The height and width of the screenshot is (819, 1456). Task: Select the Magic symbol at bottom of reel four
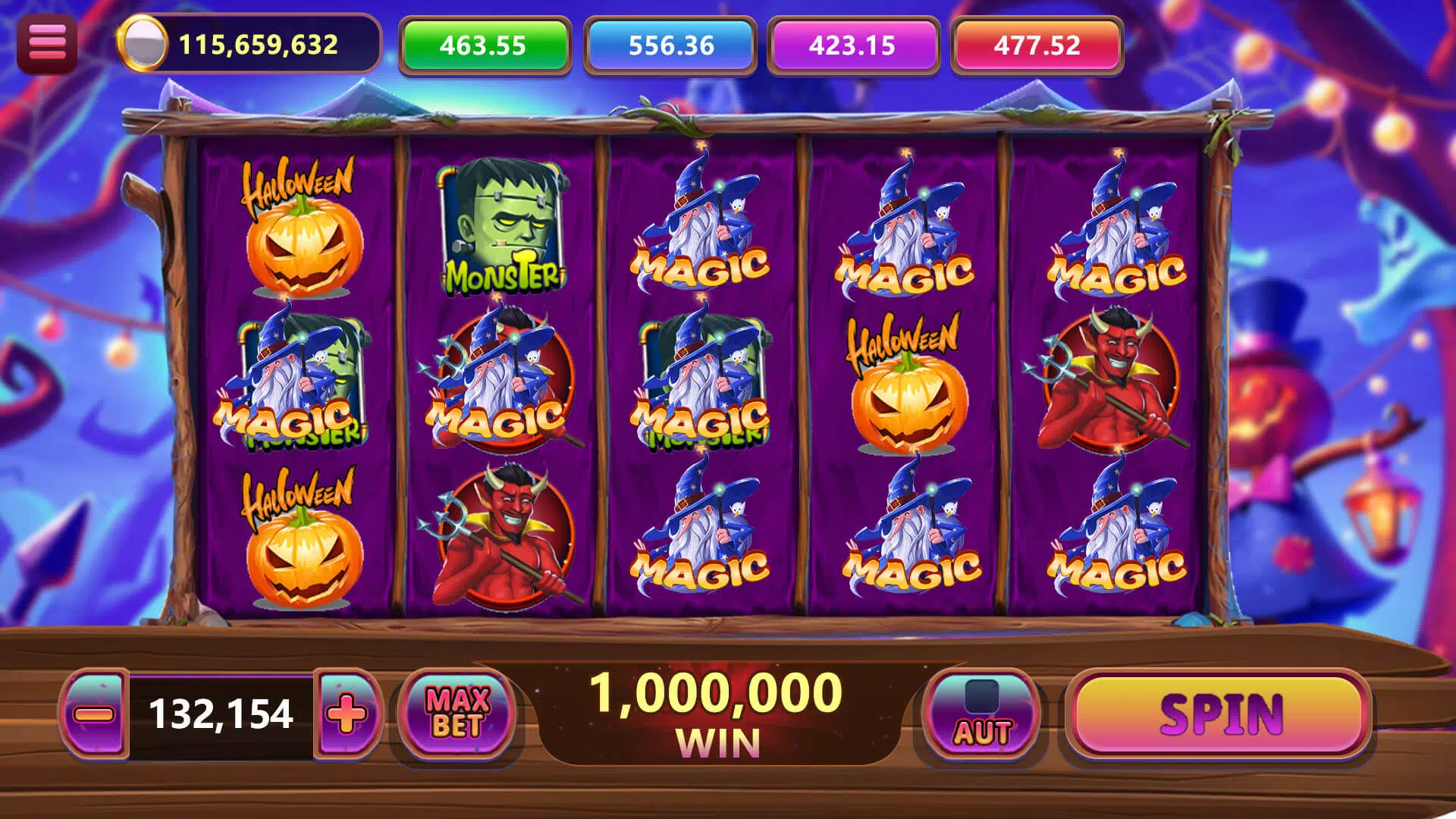(x=902, y=531)
